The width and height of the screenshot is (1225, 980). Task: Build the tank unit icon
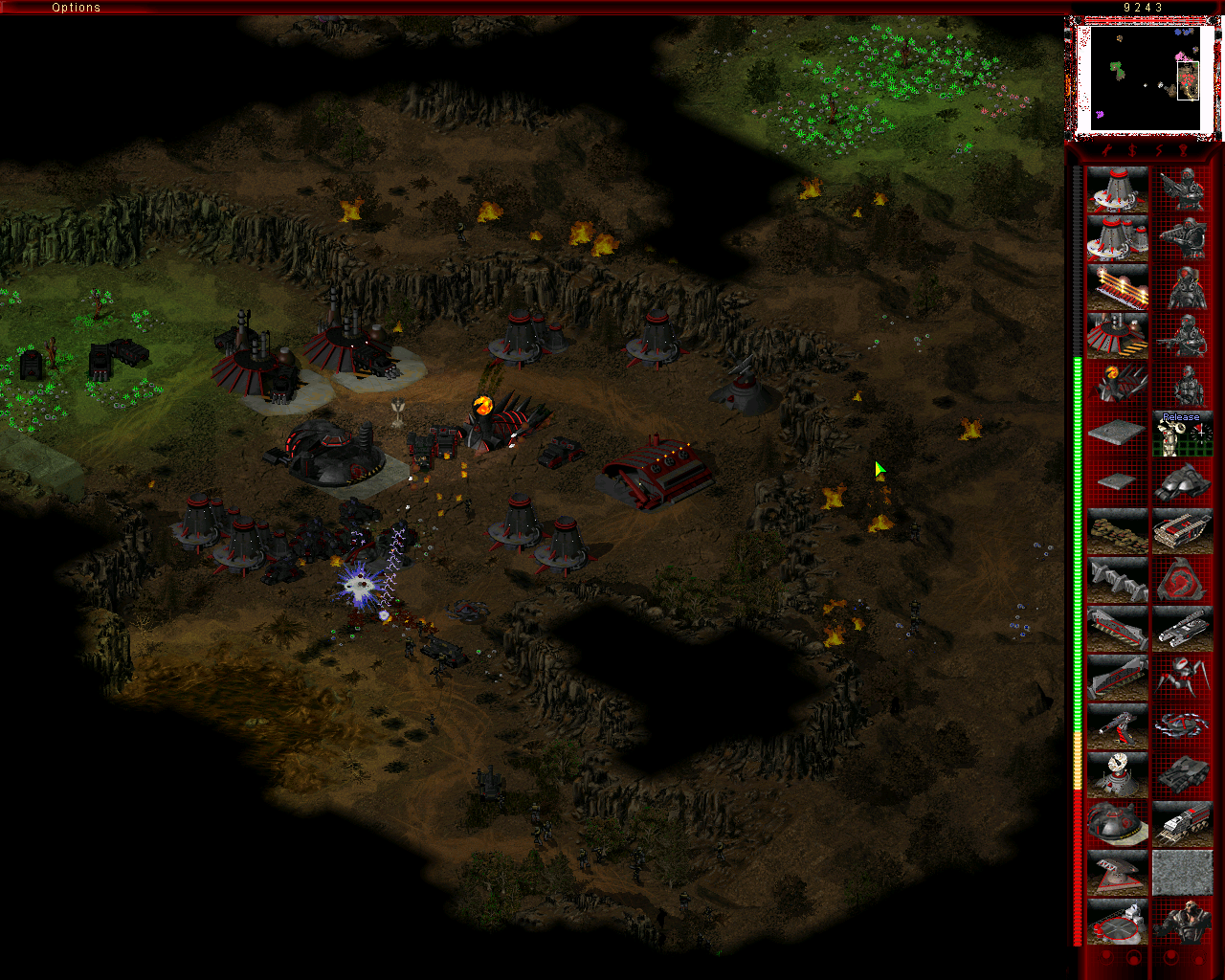coord(1182,775)
